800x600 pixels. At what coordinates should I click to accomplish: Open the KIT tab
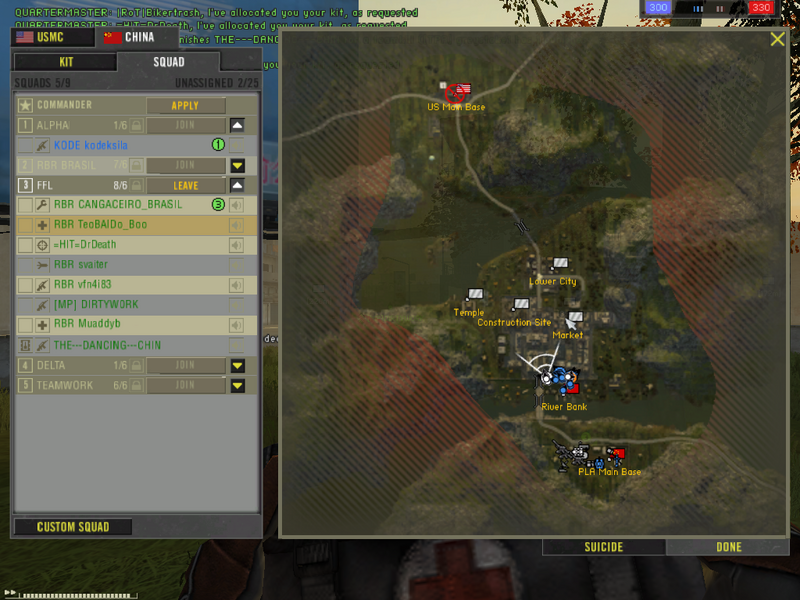tap(66, 62)
